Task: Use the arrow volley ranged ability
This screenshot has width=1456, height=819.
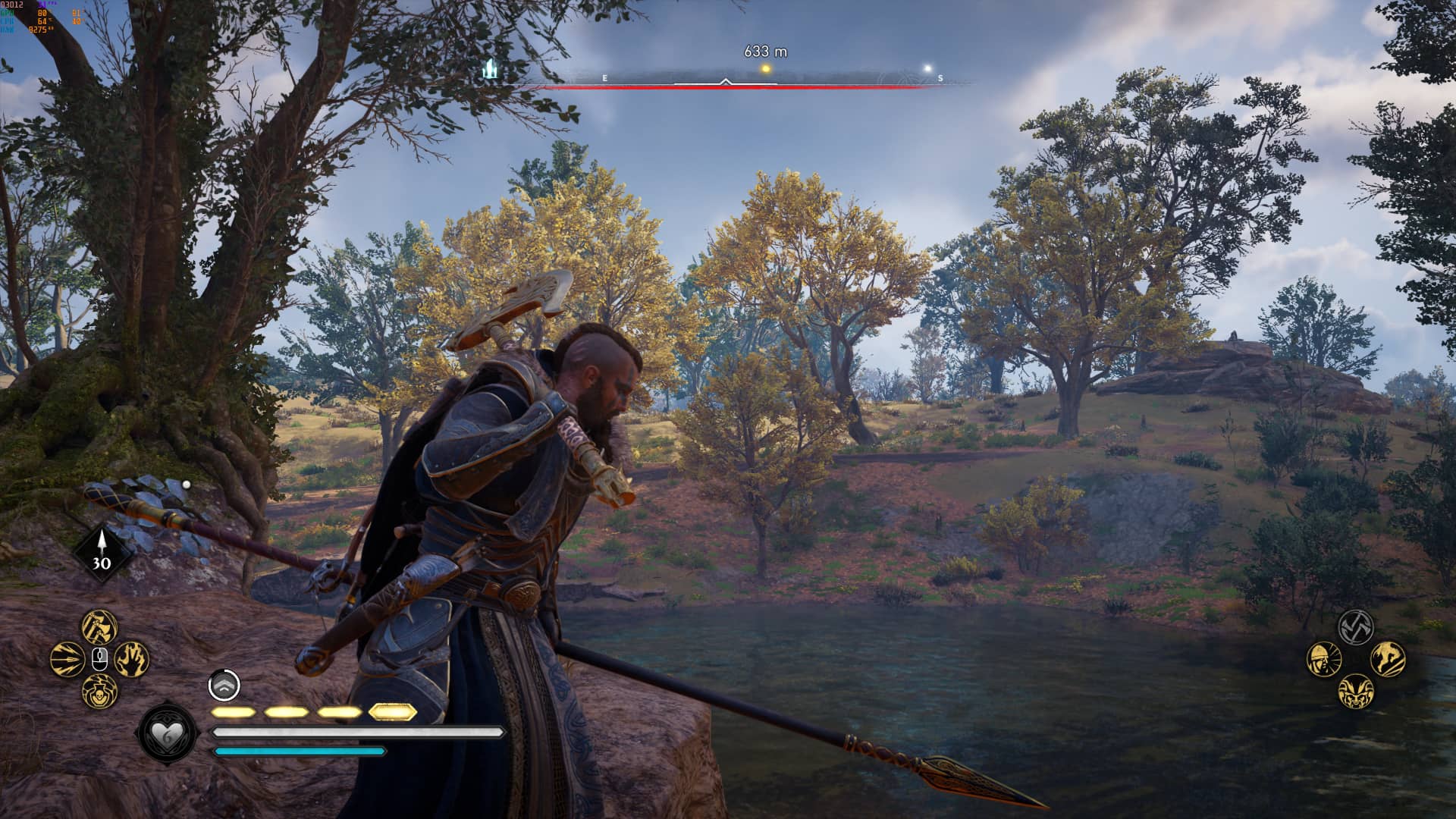Action: coord(67,658)
